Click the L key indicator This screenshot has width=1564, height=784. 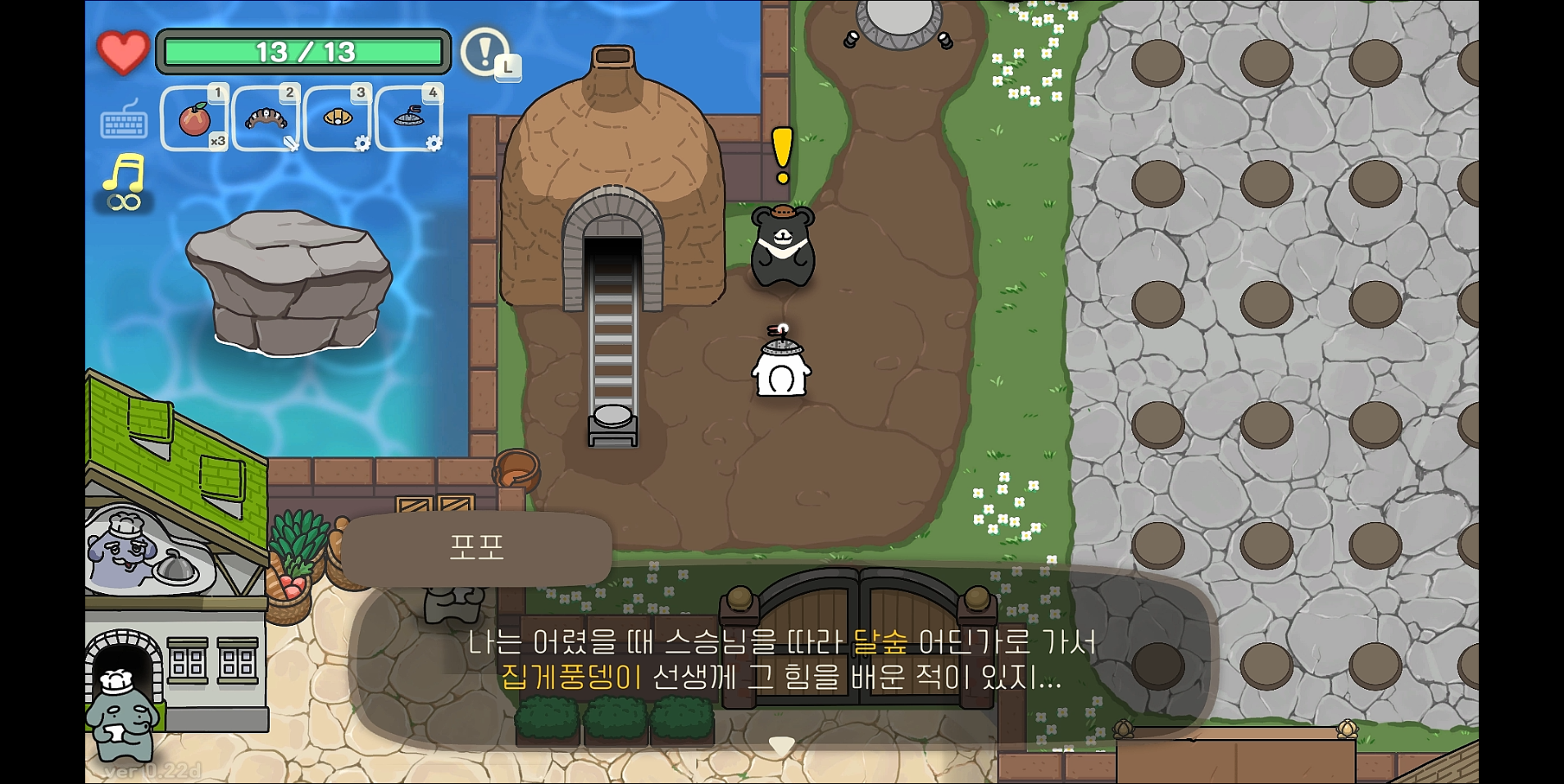[x=508, y=70]
